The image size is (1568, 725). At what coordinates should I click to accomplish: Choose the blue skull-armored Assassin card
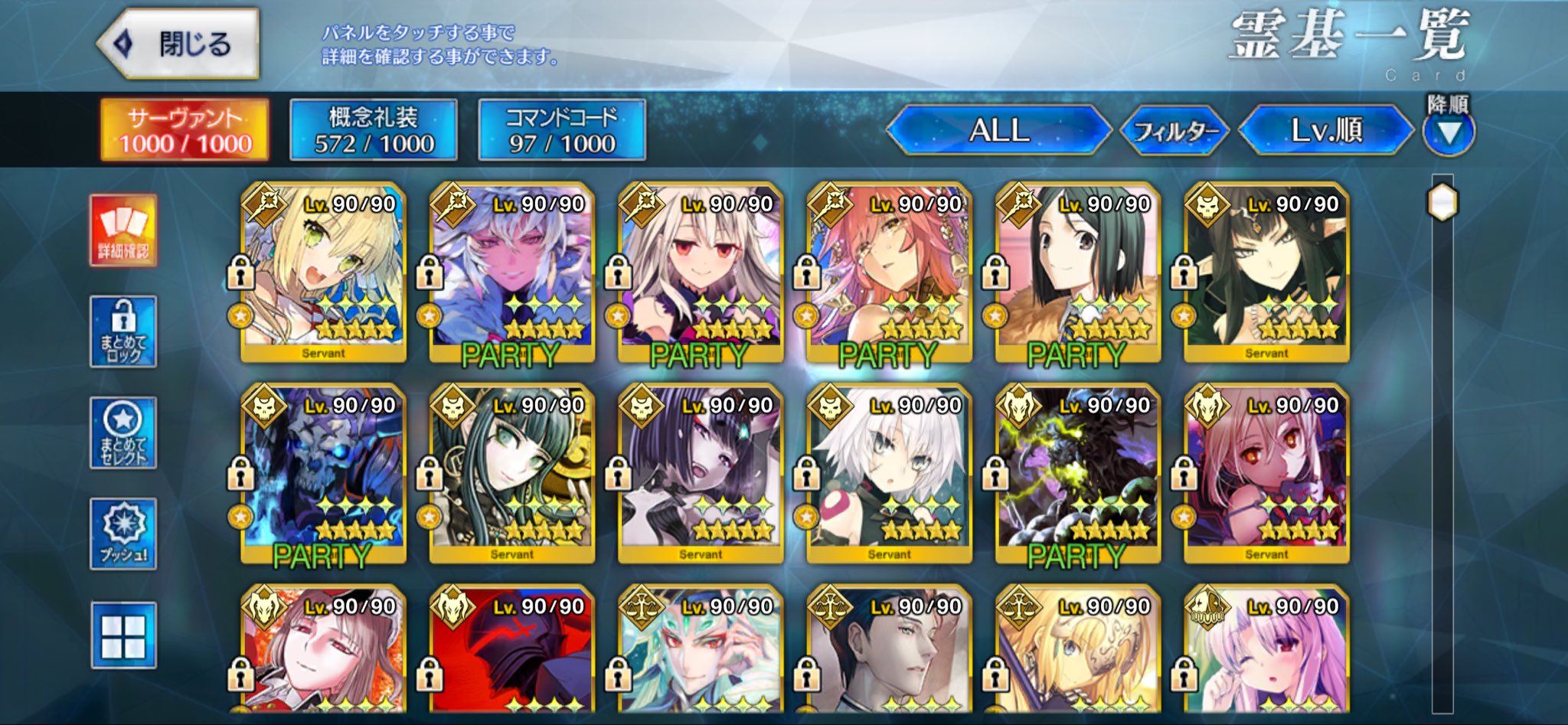click(323, 473)
